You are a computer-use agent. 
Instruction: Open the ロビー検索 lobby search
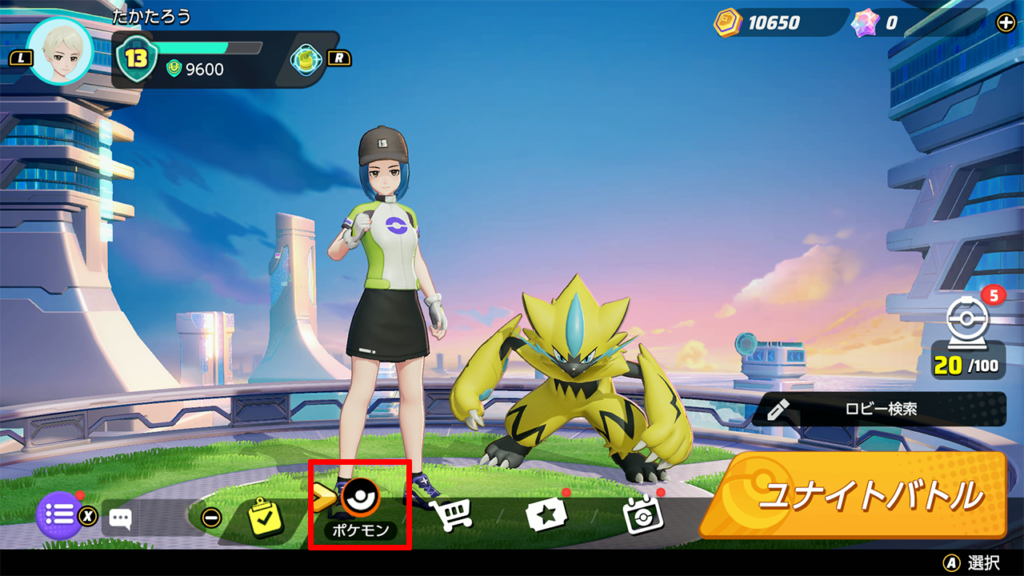pyautogui.click(x=879, y=409)
